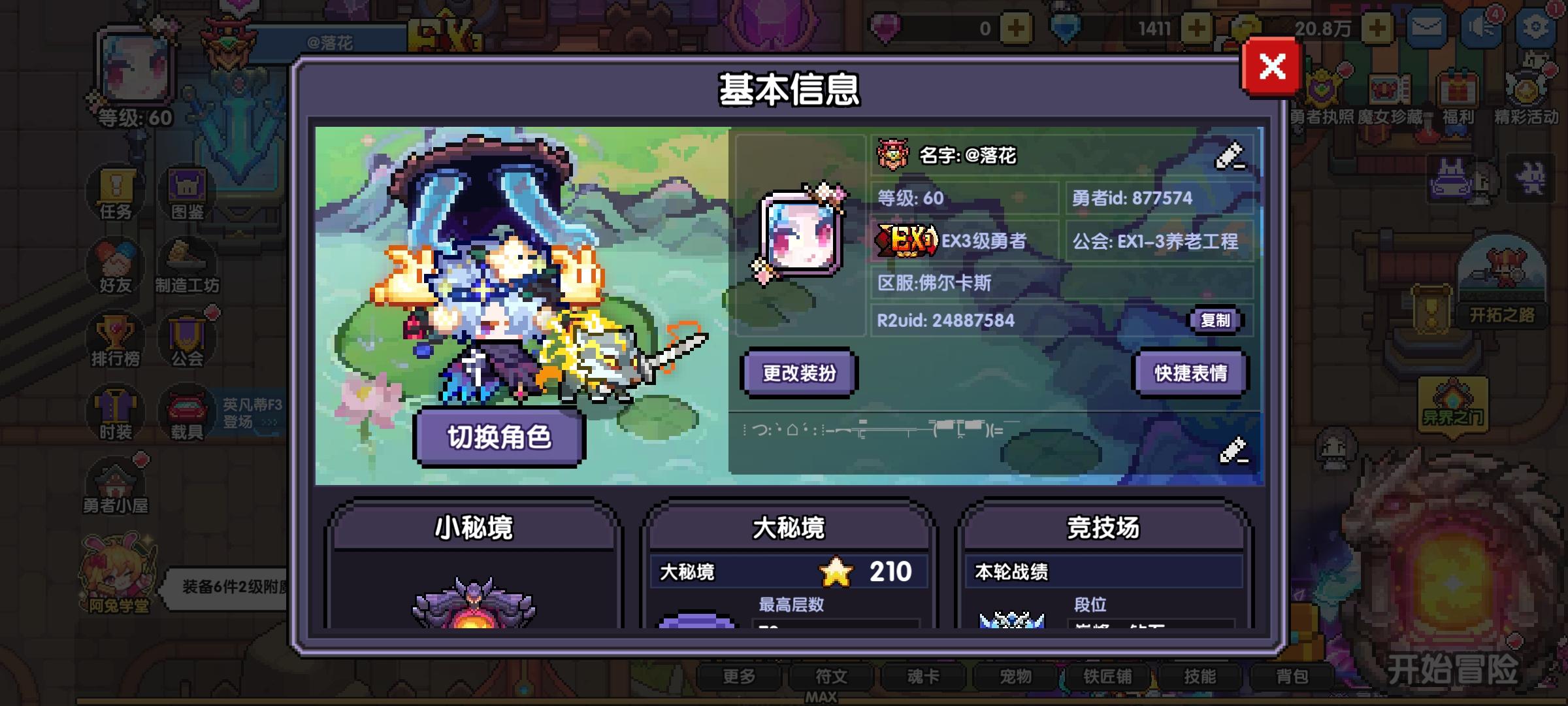This screenshot has width=1568, height=706.
Task: Edit the player name with pencil icon
Action: pos(1230,156)
